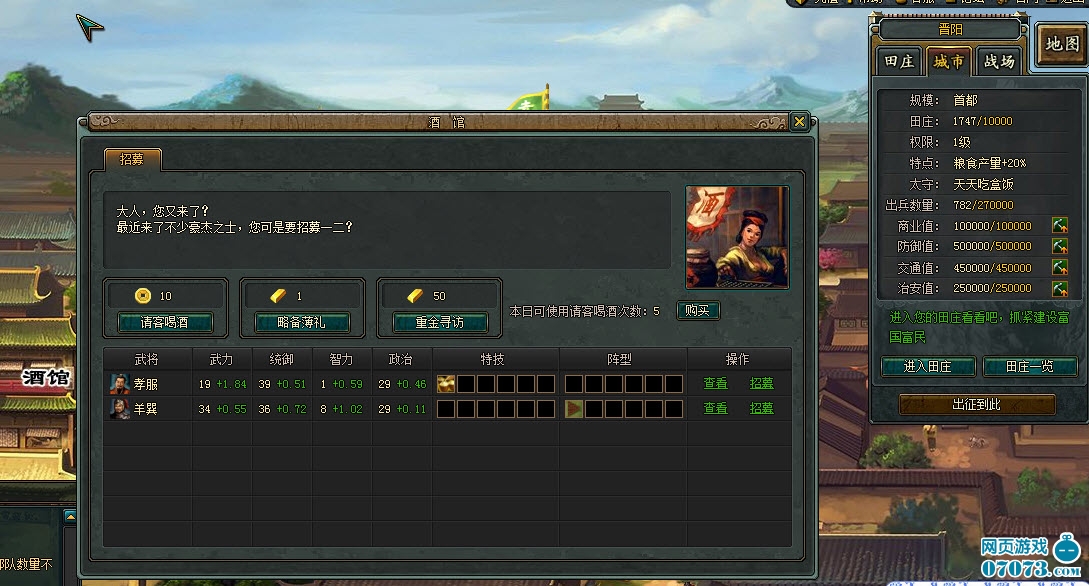Image resolution: width=1089 pixels, height=586 pixels.
Task: Select the 招募 tab
Action: tap(132, 159)
